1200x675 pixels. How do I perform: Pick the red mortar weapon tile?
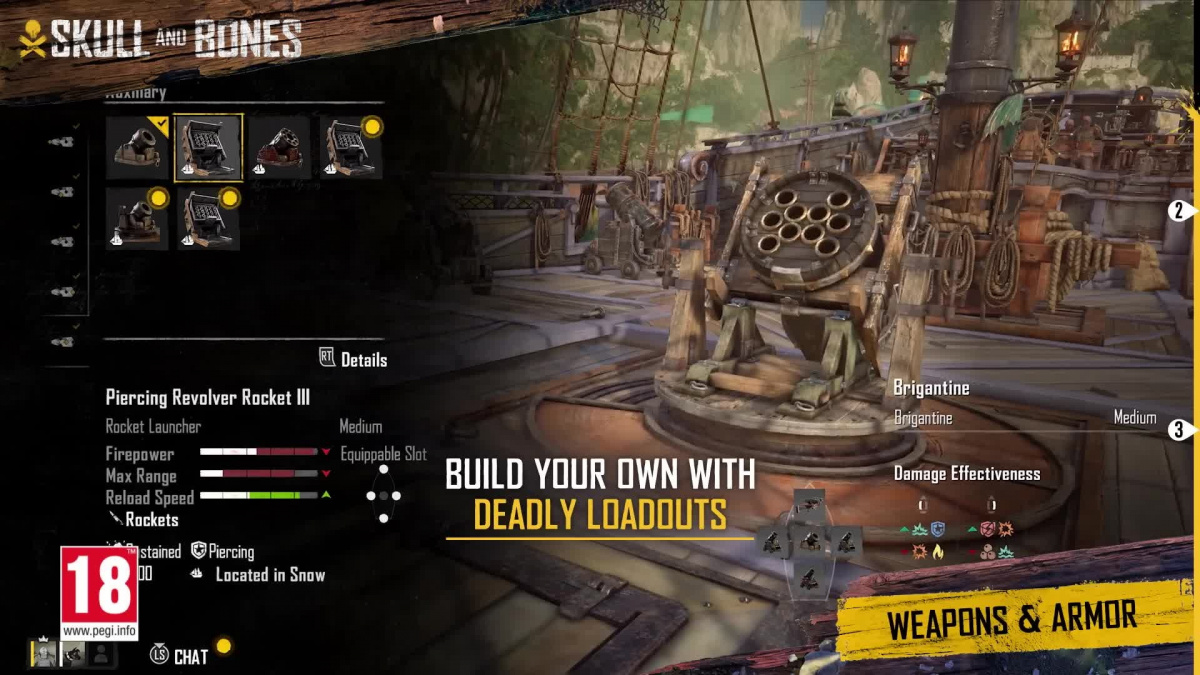tap(280, 148)
